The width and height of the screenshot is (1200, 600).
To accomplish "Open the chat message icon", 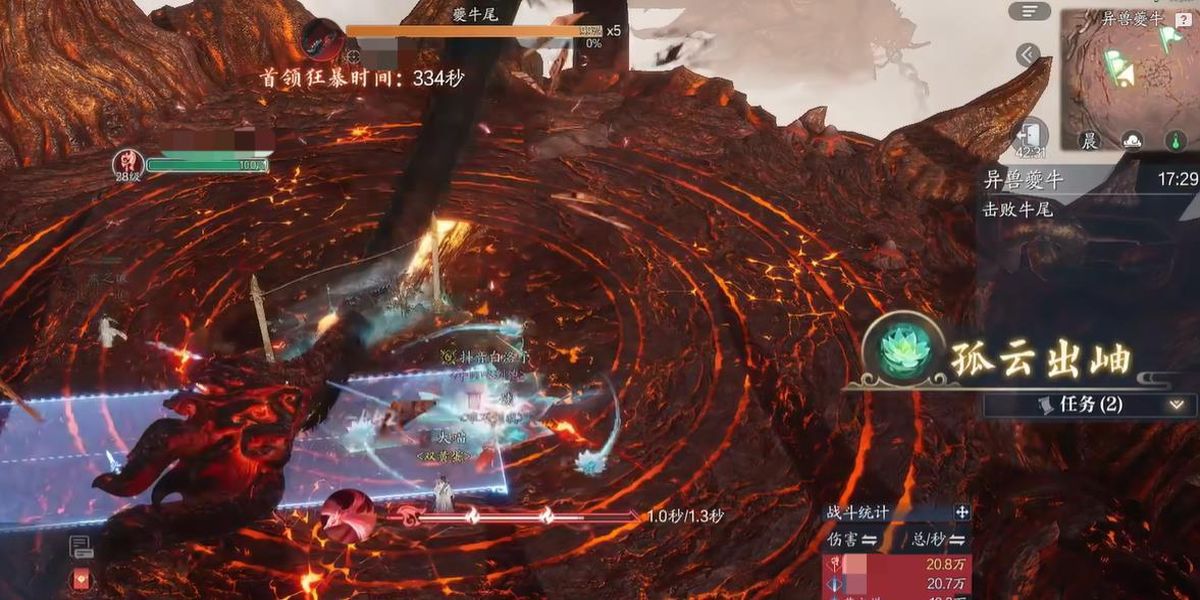I will [x=81, y=546].
